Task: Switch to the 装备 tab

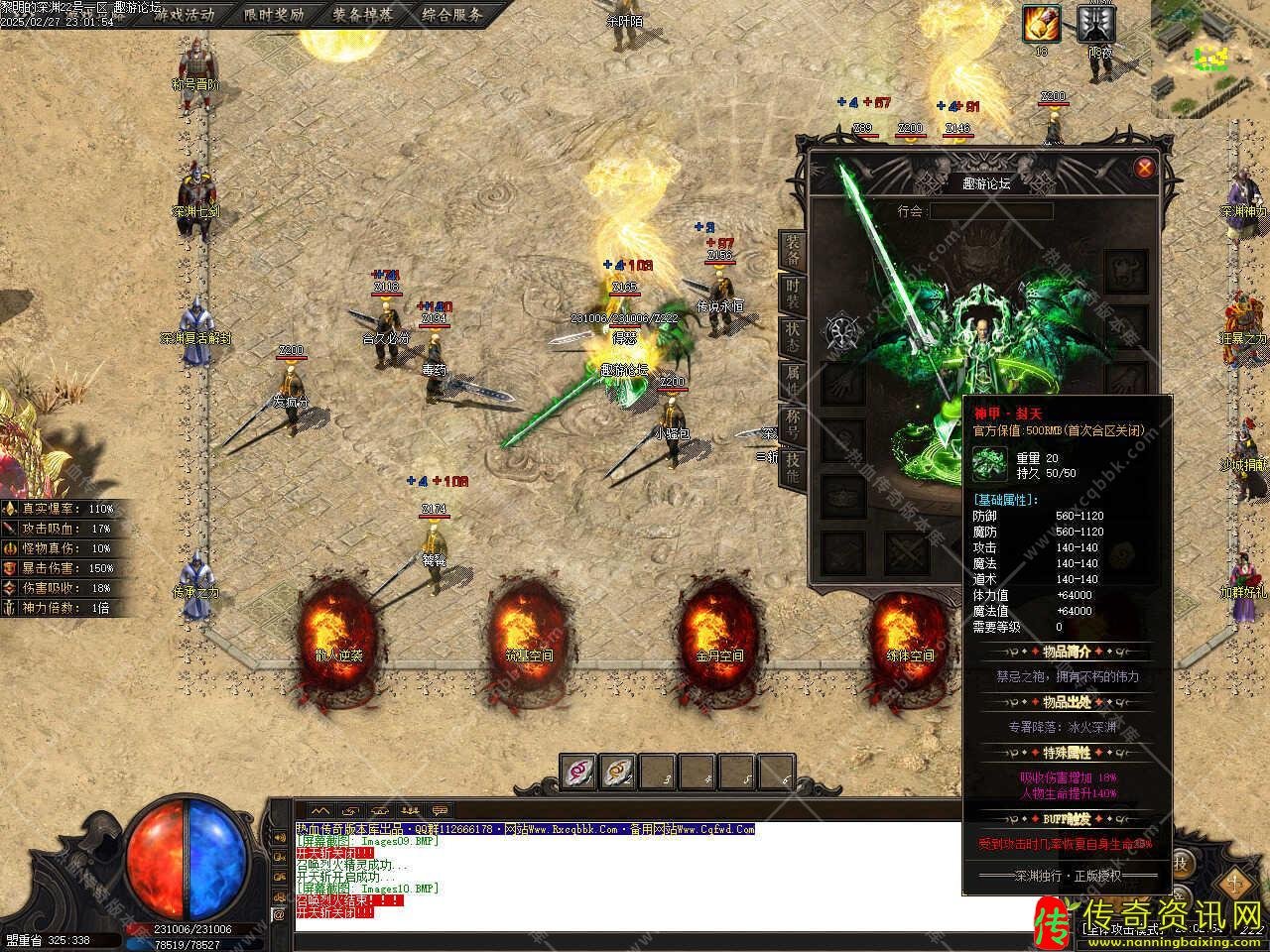Action: pos(793,251)
